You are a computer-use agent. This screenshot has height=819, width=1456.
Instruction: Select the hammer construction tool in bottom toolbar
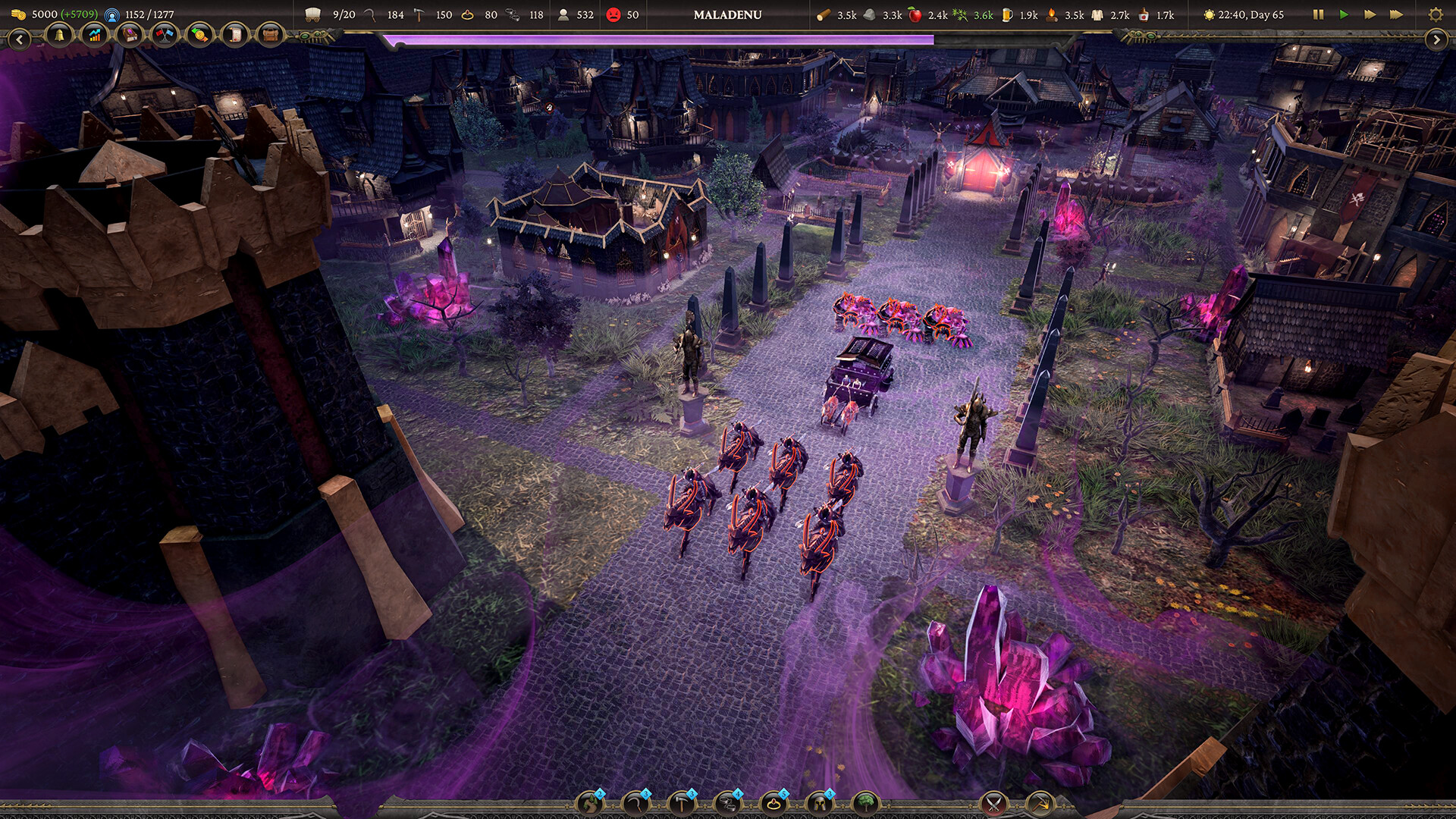tap(682, 805)
